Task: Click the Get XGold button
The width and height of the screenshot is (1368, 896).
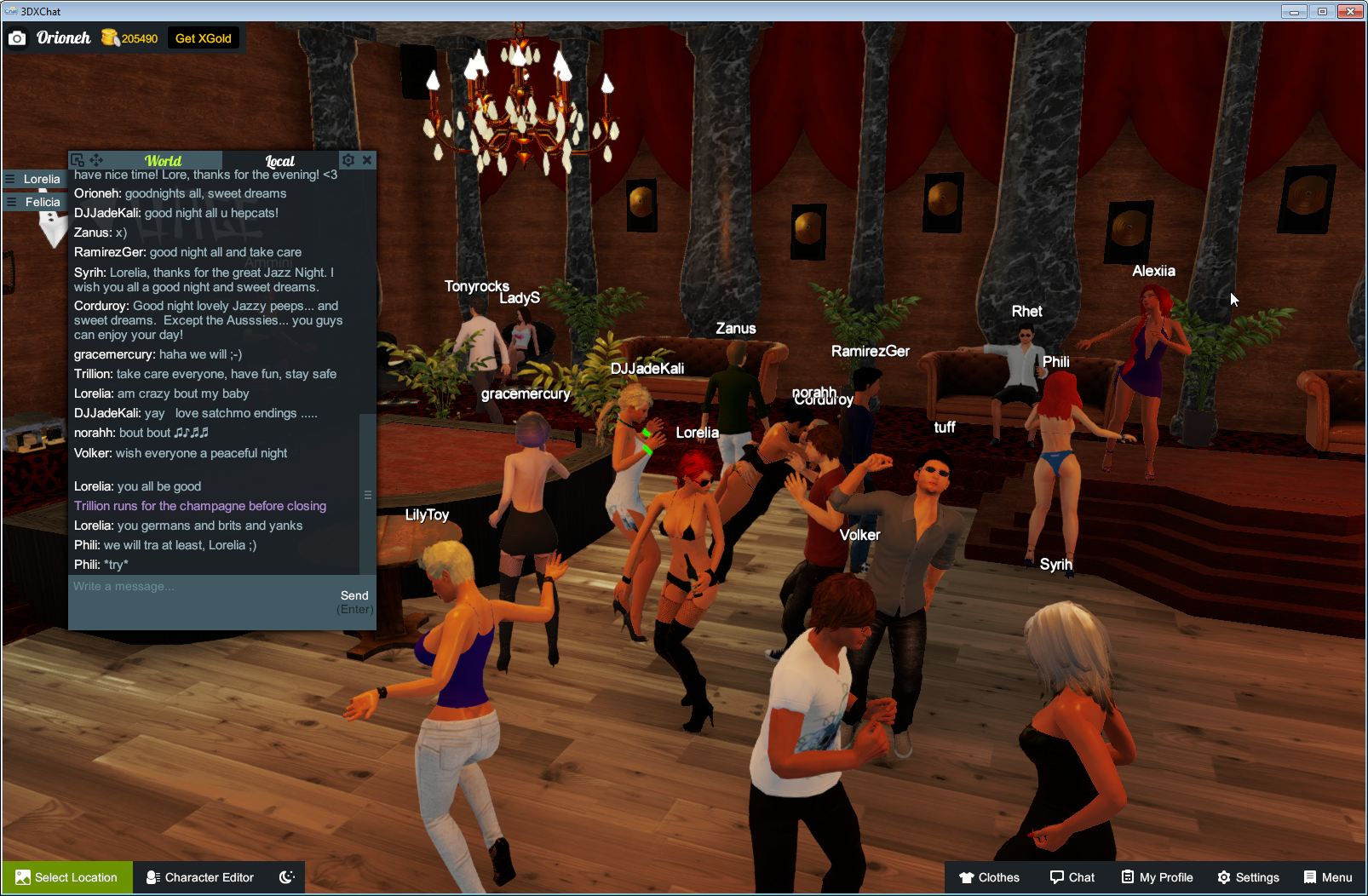Action: click(x=204, y=37)
